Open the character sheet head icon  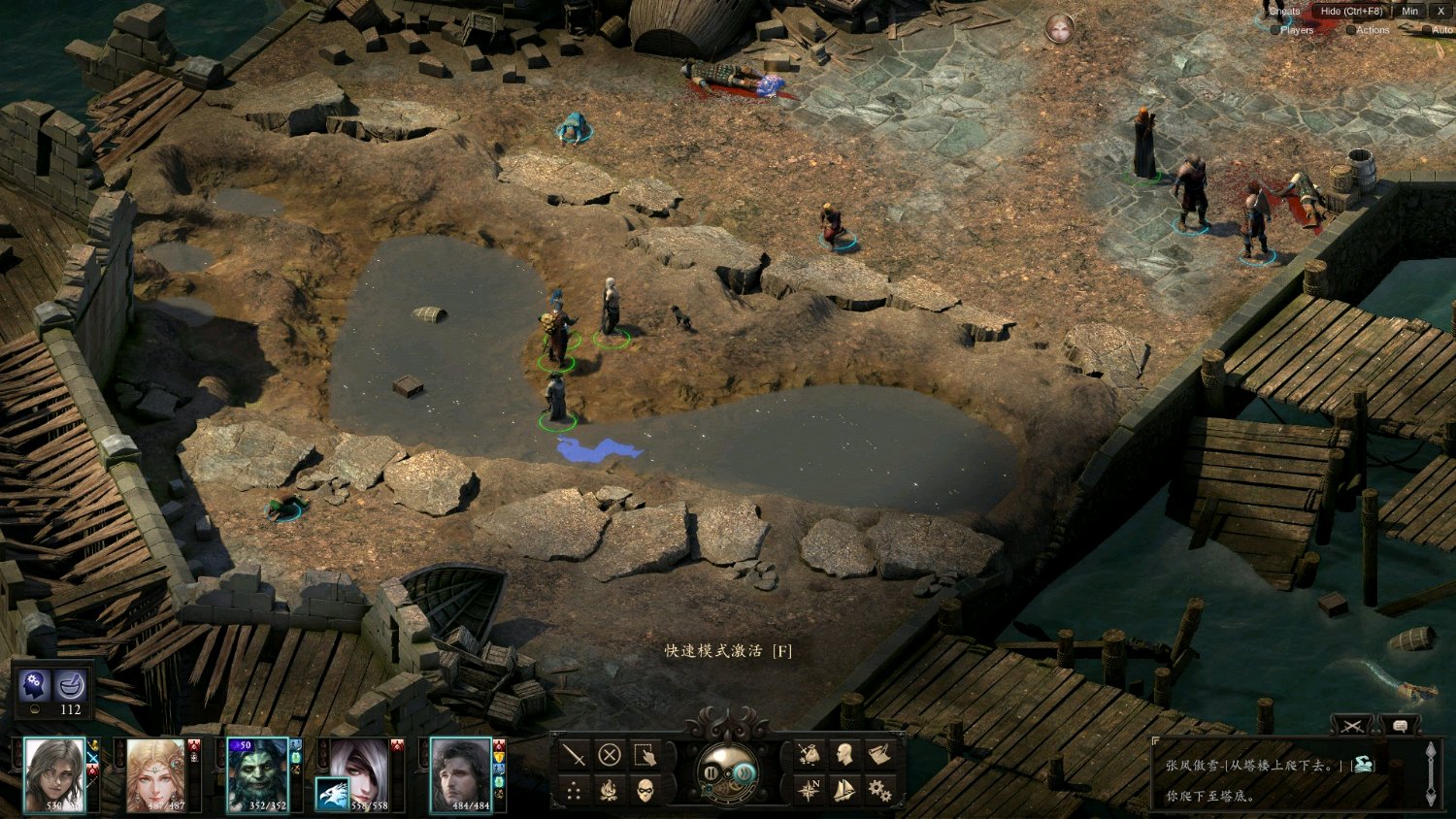tap(844, 754)
